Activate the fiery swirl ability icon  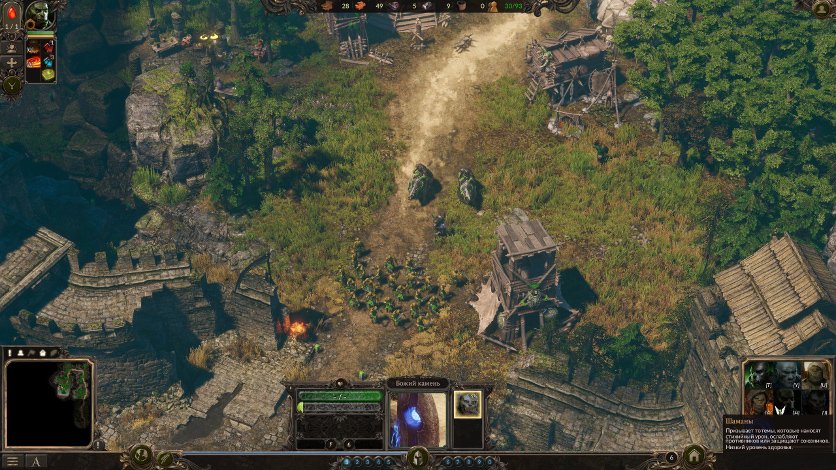pyautogui.click(x=33, y=60)
